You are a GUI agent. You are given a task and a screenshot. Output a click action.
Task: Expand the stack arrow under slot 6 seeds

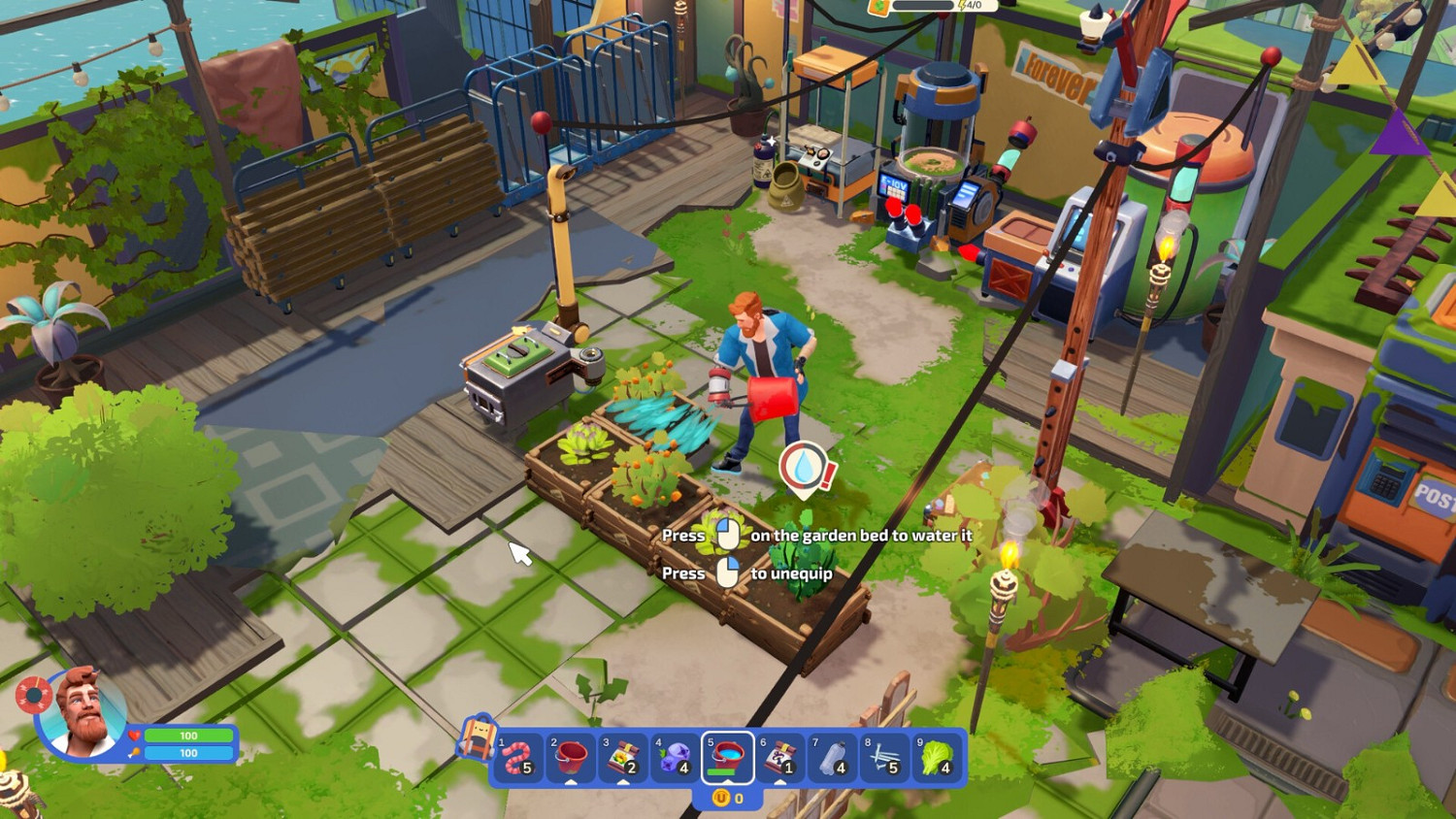(779, 781)
